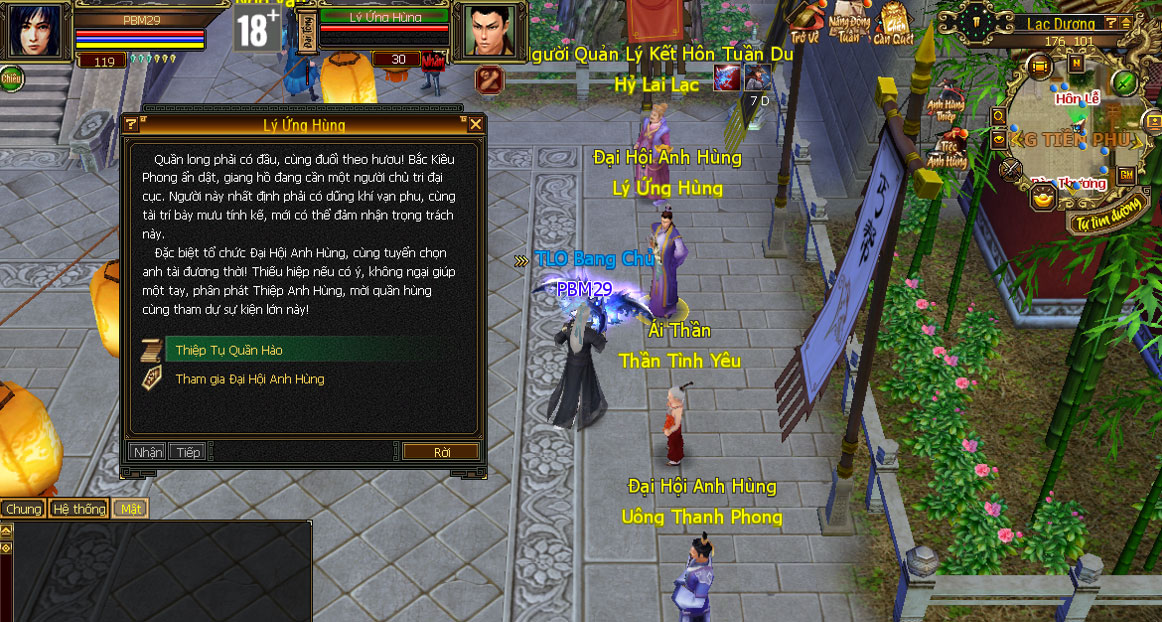The height and width of the screenshot is (622, 1162).
Task: Open the Mật private chat tab
Action: pyautogui.click(x=131, y=509)
